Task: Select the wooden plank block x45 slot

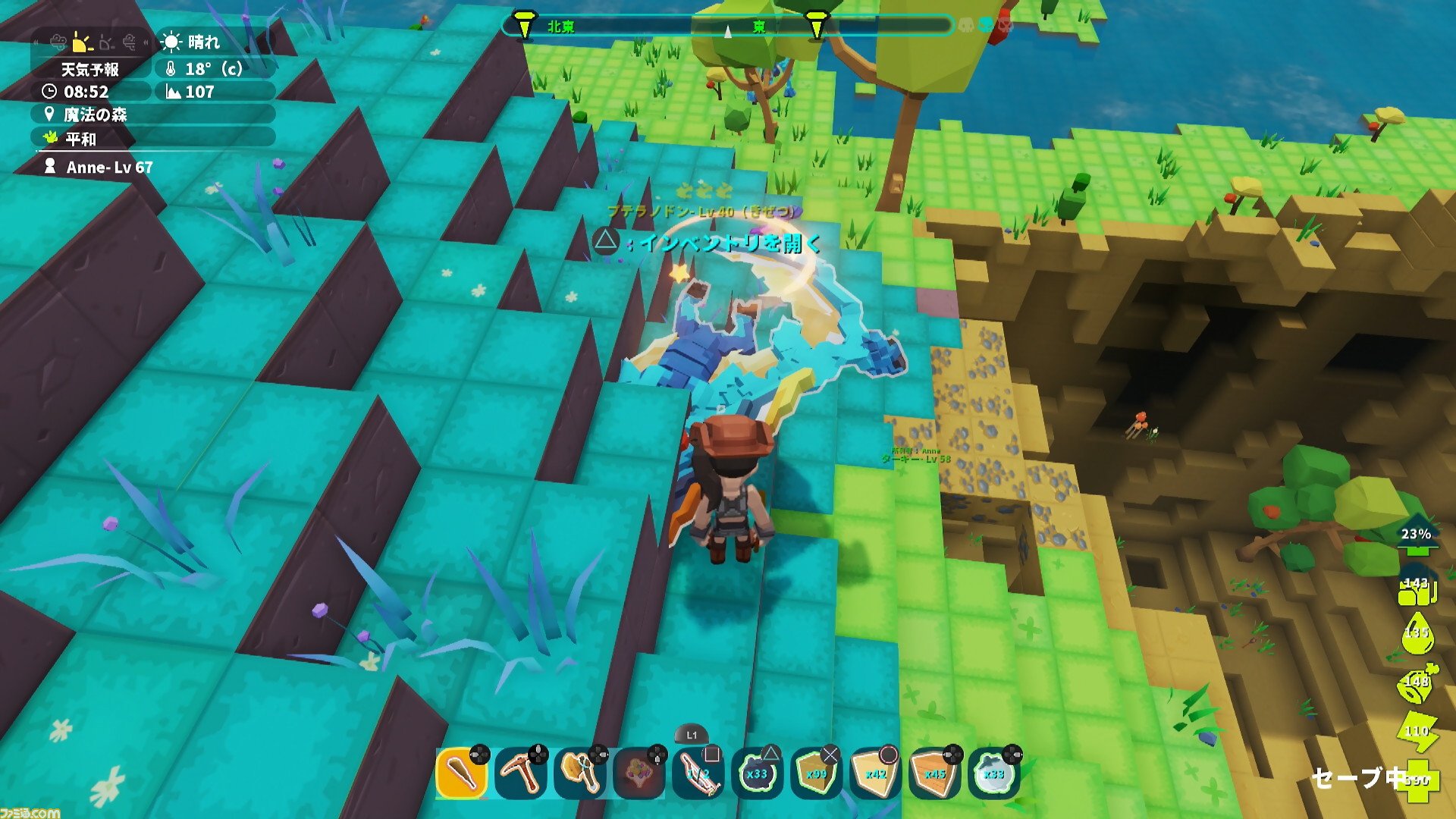Action: point(934,773)
